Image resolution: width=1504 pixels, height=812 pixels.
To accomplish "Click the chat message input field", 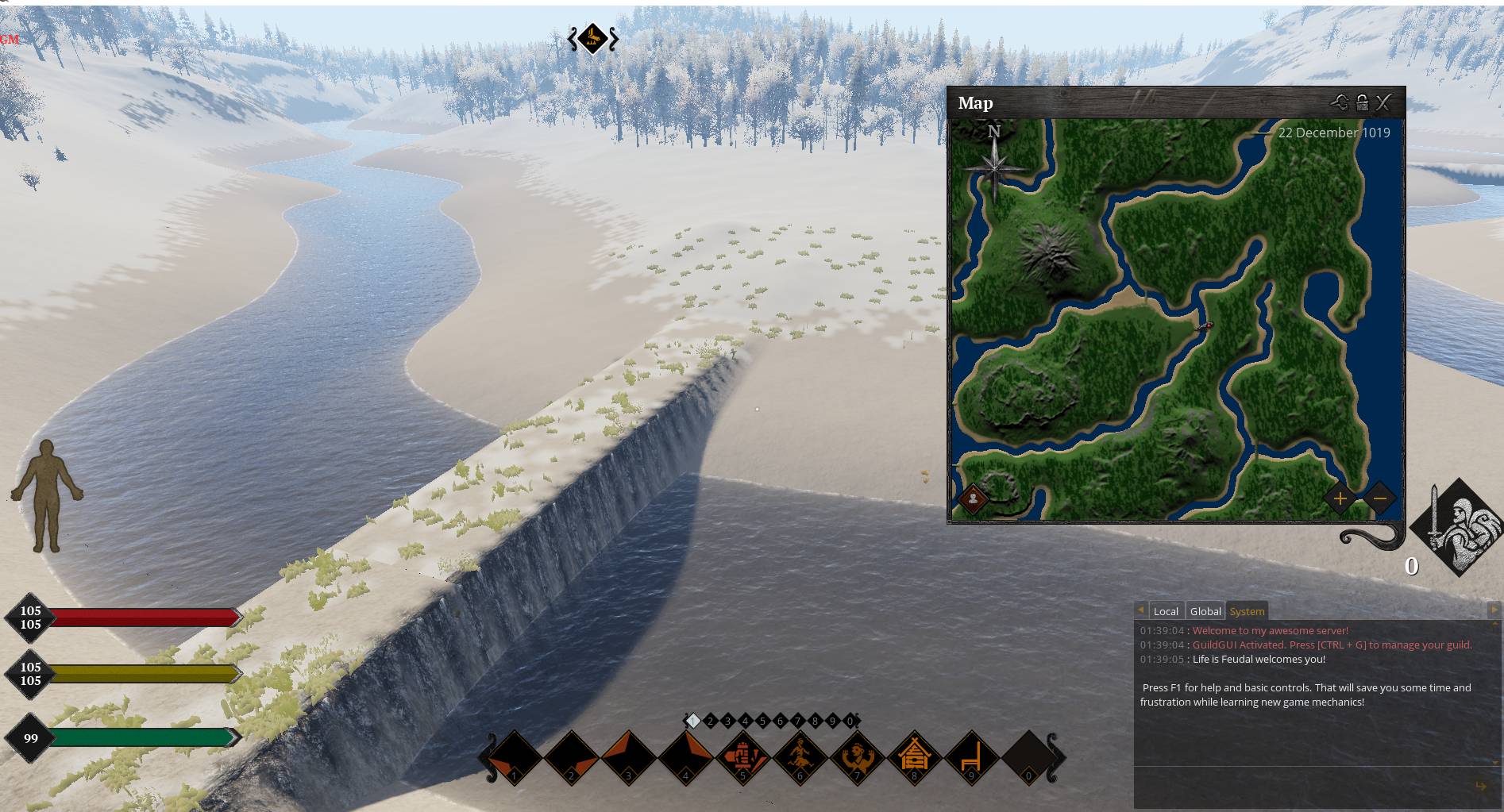I will (1302, 786).
